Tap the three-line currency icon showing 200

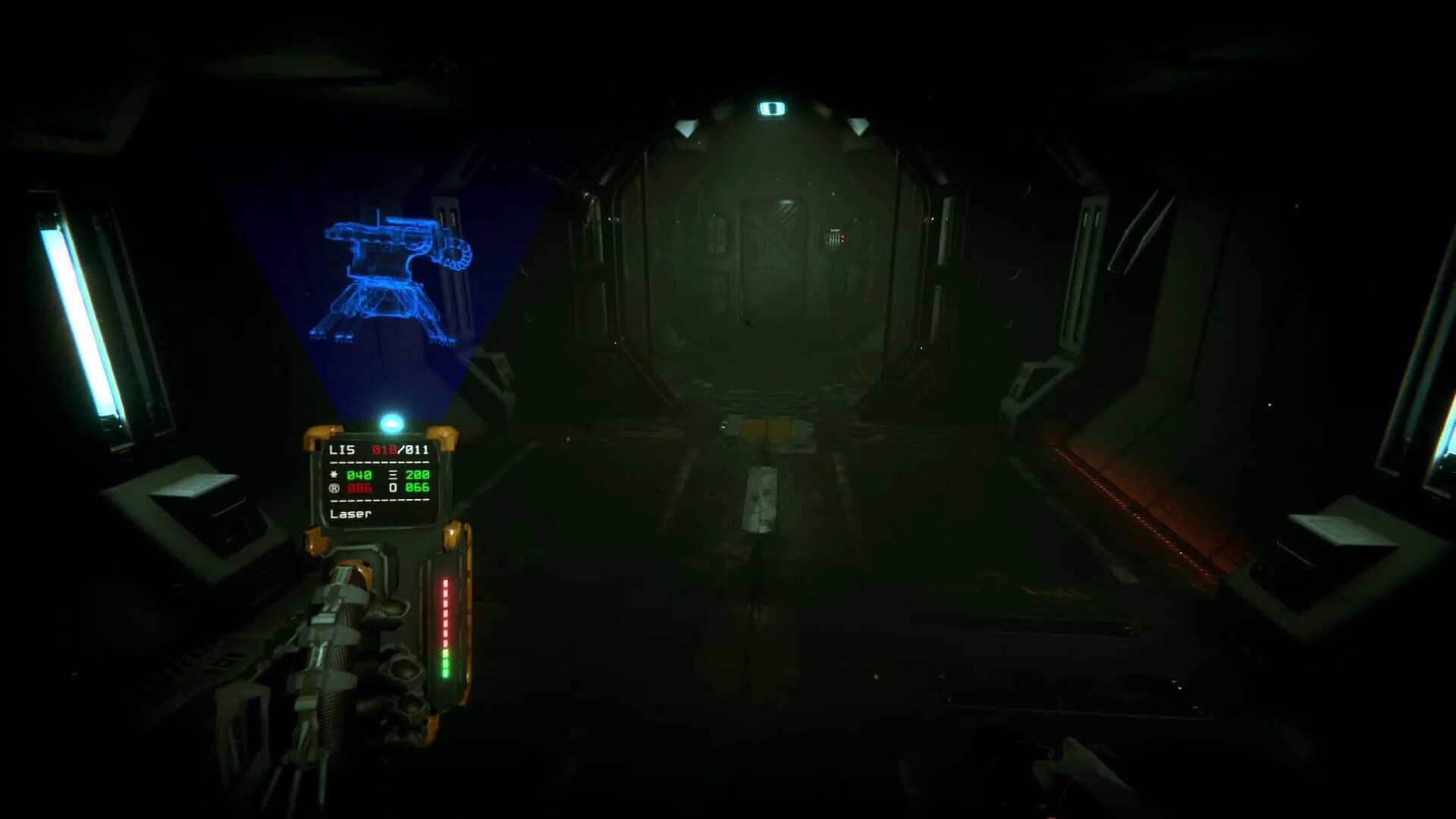pos(393,475)
